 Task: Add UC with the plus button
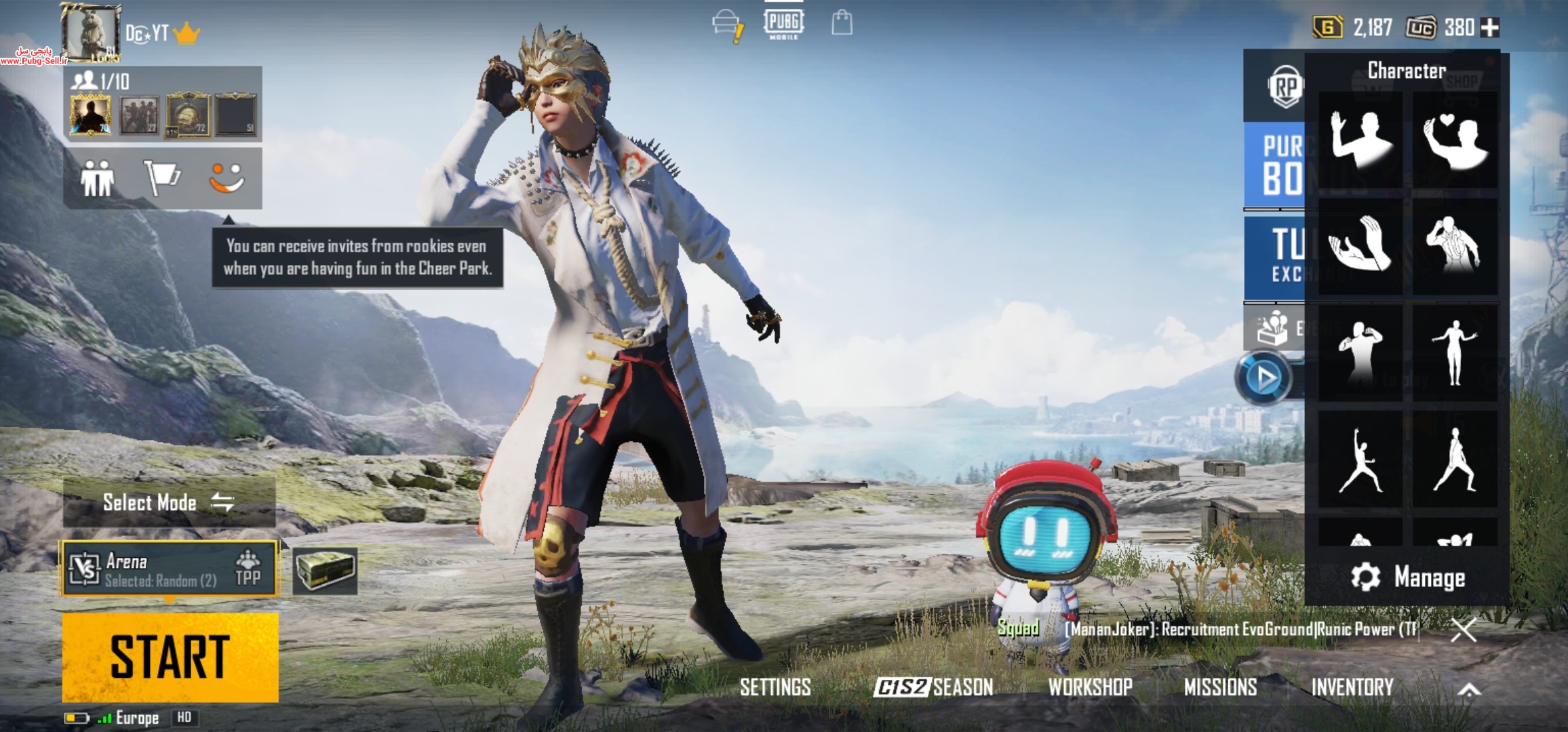point(1490,28)
